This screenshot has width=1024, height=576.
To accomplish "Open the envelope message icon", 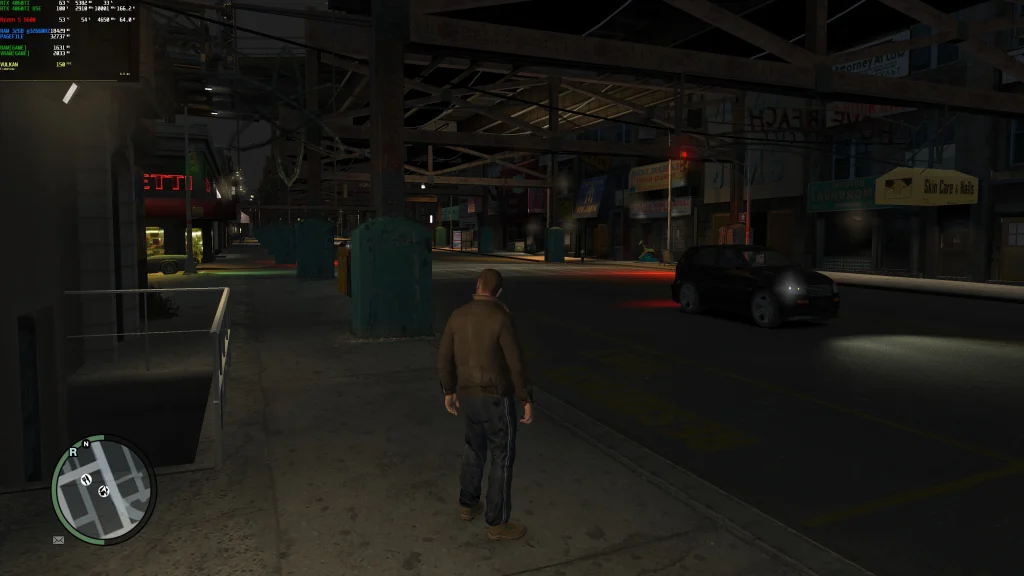I will [x=59, y=540].
